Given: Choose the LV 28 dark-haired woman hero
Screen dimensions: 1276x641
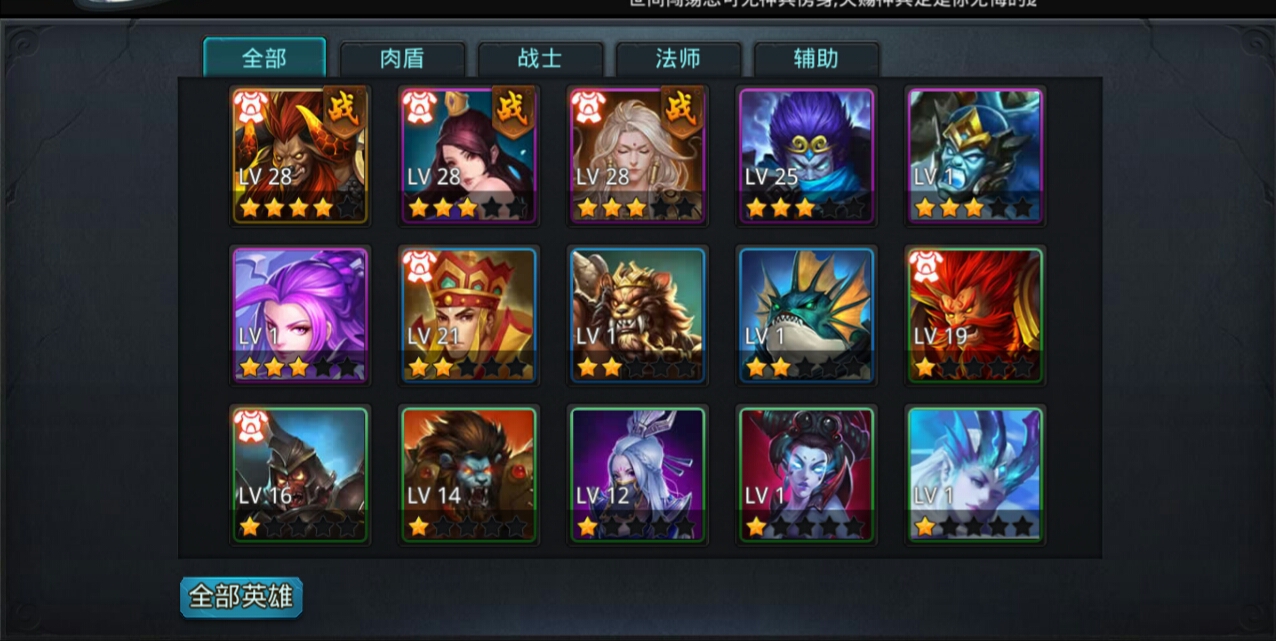Looking at the screenshot, I should (x=469, y=155).
